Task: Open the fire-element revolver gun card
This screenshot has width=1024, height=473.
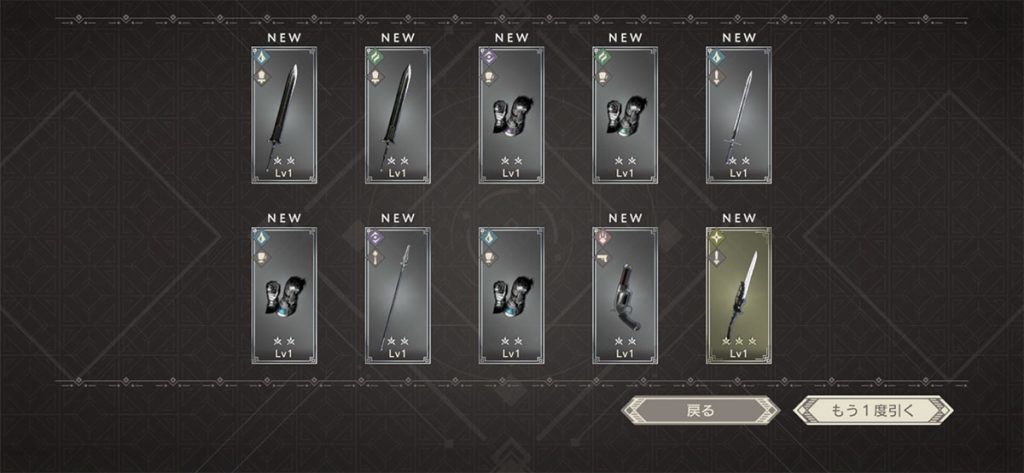Action: [625, 295]
